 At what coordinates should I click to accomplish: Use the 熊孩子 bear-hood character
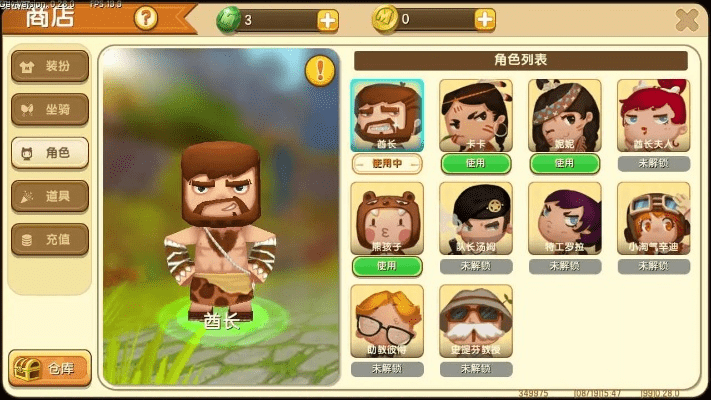387,266
